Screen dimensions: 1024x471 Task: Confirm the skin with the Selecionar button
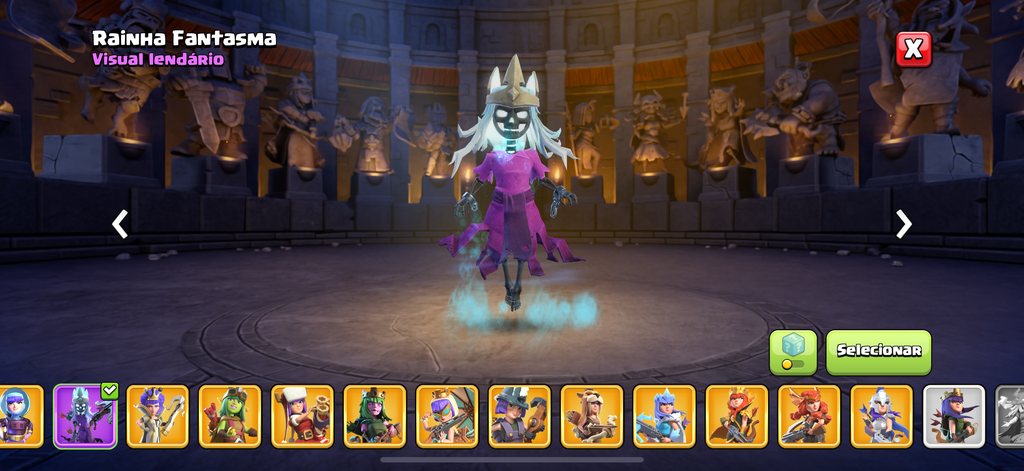[x=878, y=351]
